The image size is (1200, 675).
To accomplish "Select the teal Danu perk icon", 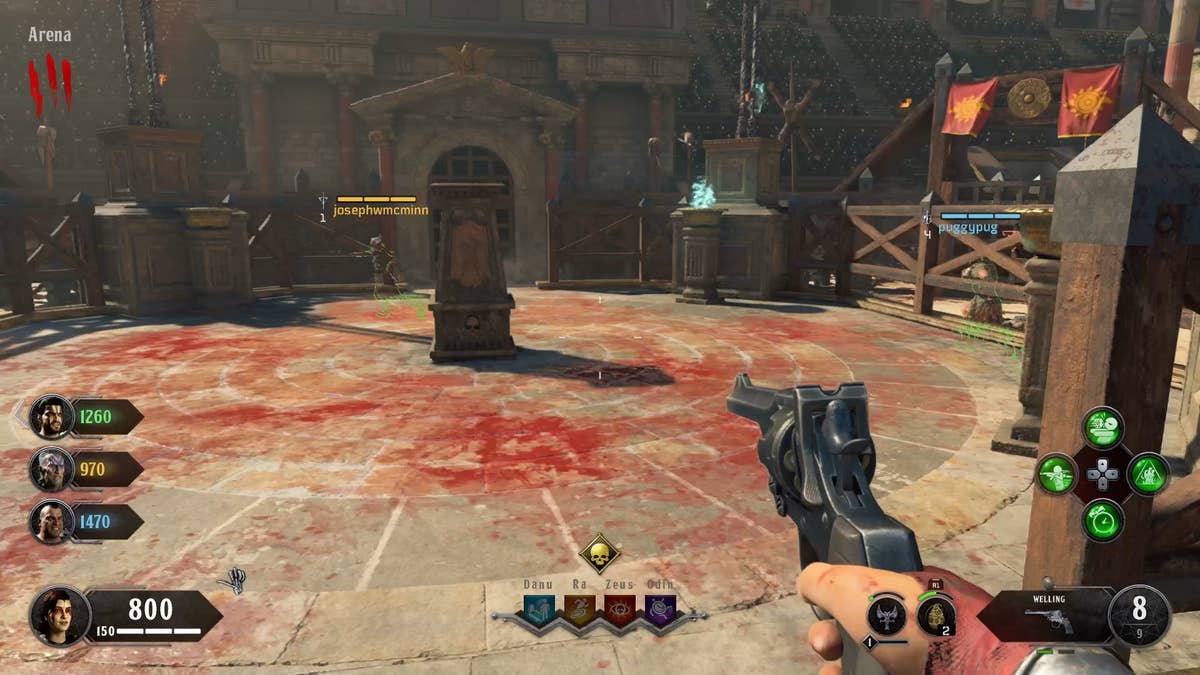I will tap(540, 609).
